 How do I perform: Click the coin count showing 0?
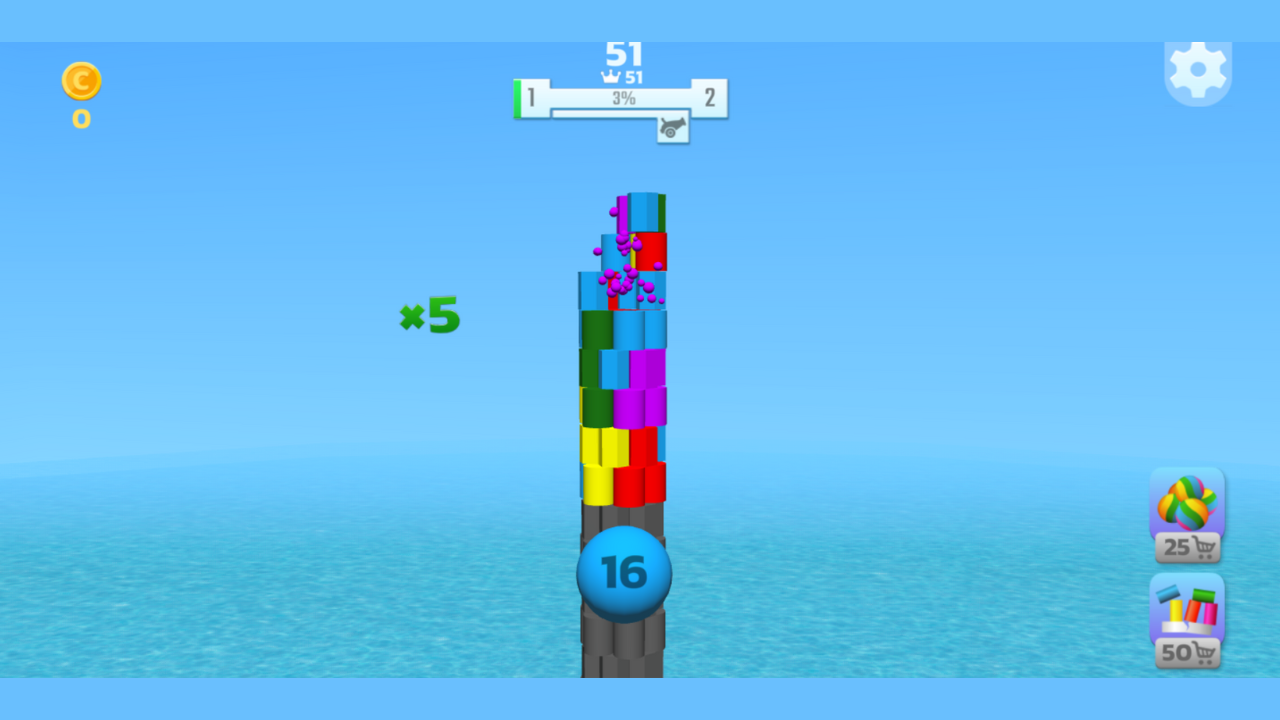tap(80, 121)
